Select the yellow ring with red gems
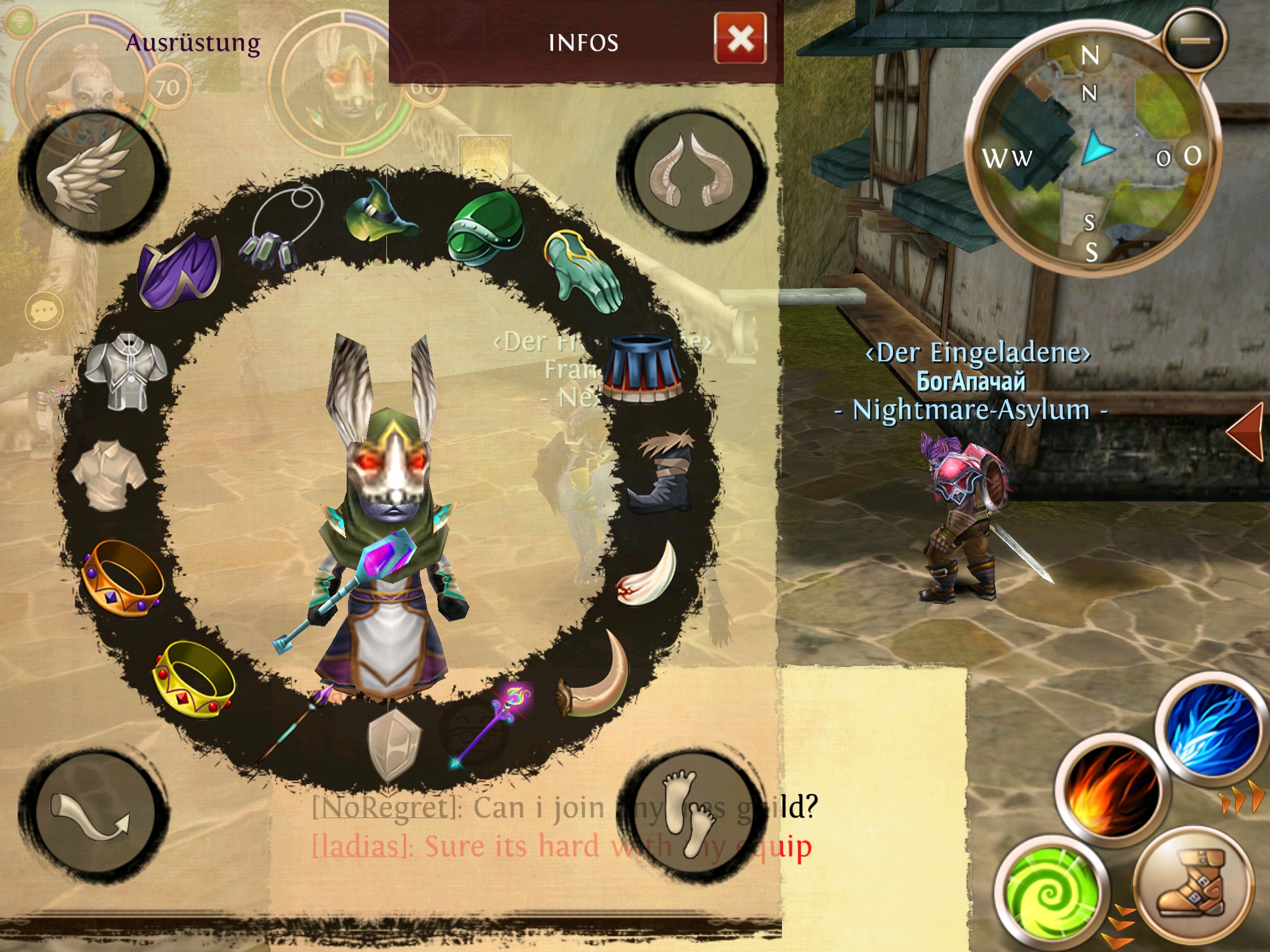Image resolution: width=1270 pixels, height=952 pixels. click(x=193, y=680)
